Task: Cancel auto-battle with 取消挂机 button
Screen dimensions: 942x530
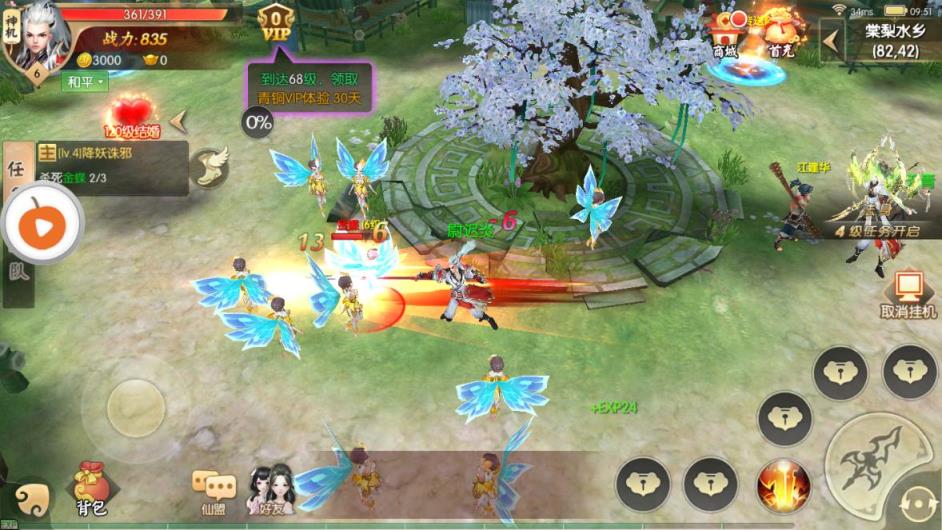Action: (908, 295)
